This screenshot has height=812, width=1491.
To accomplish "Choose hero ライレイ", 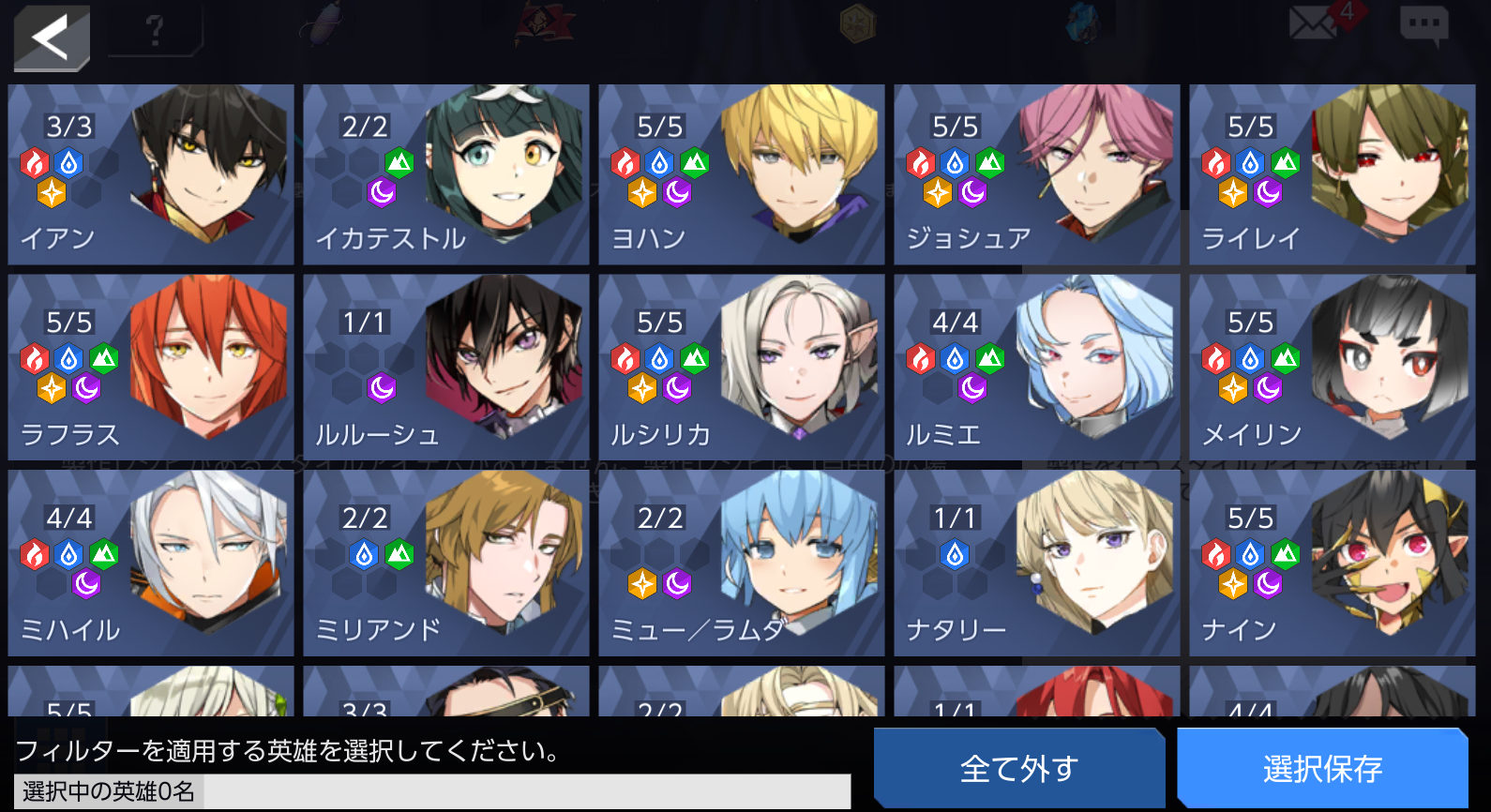I will [x=1332, y=174].
